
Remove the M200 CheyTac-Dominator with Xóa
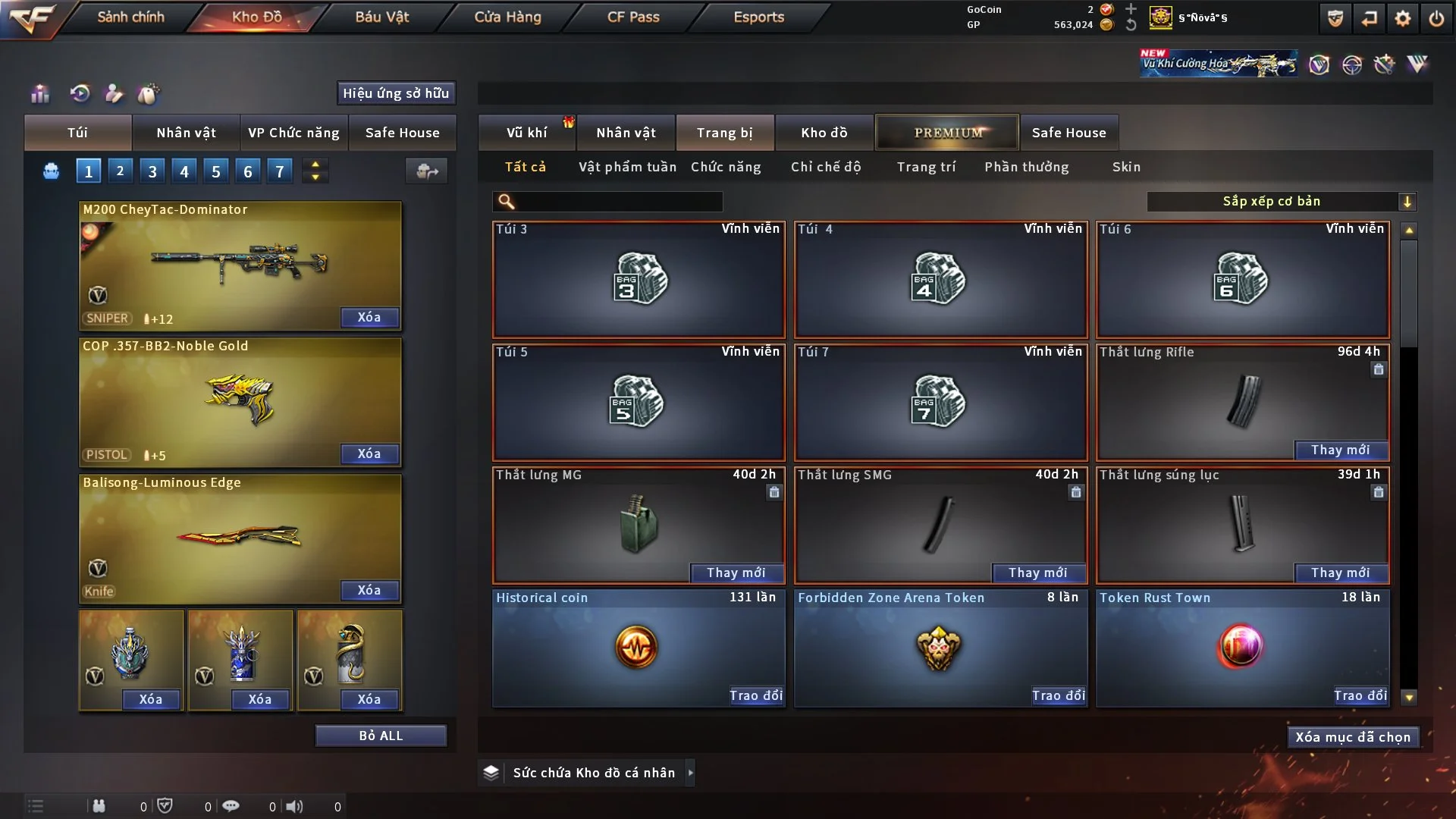click(x=369, y=317)
